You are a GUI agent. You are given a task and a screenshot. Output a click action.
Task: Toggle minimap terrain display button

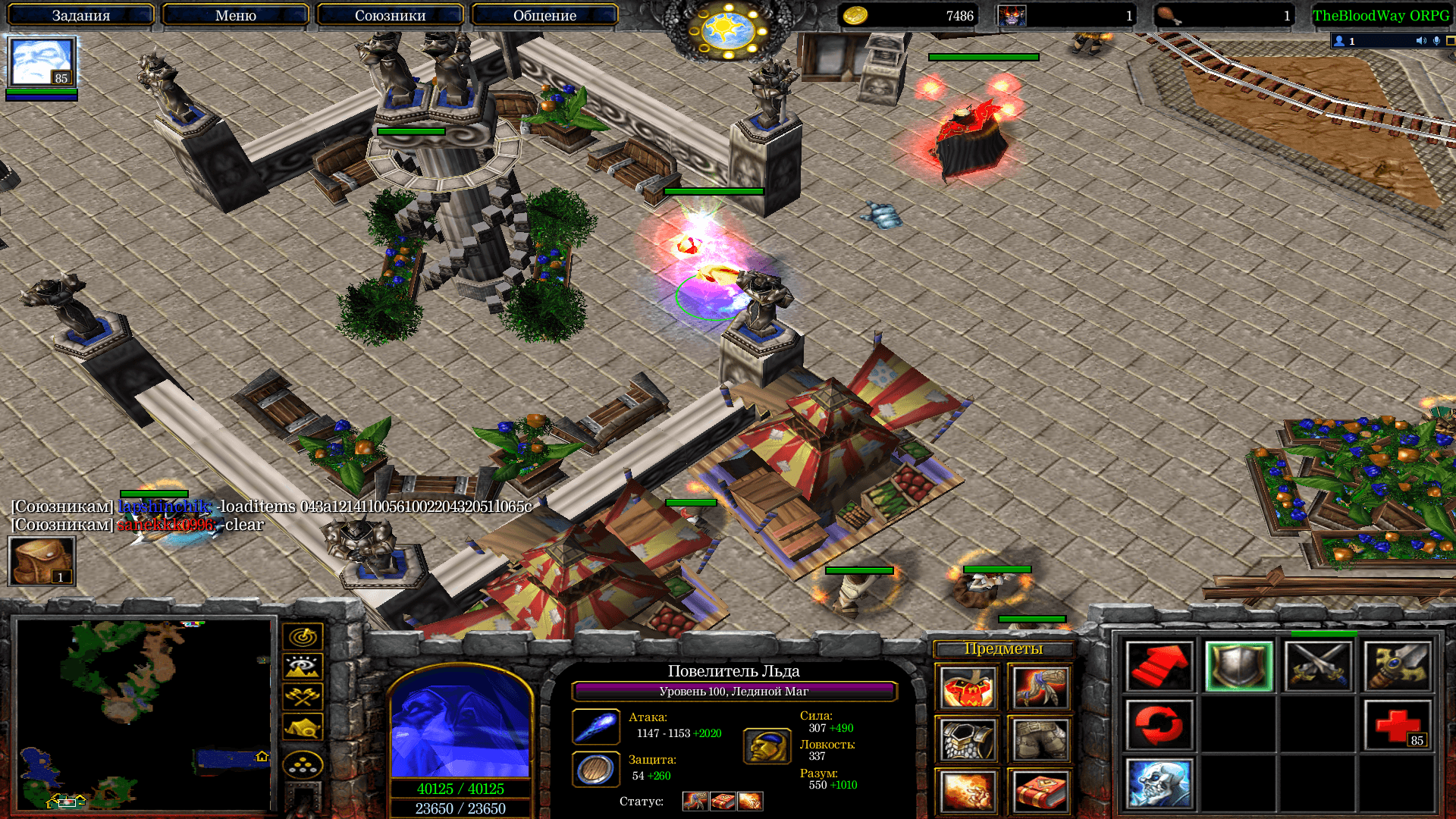click(303, 667)
